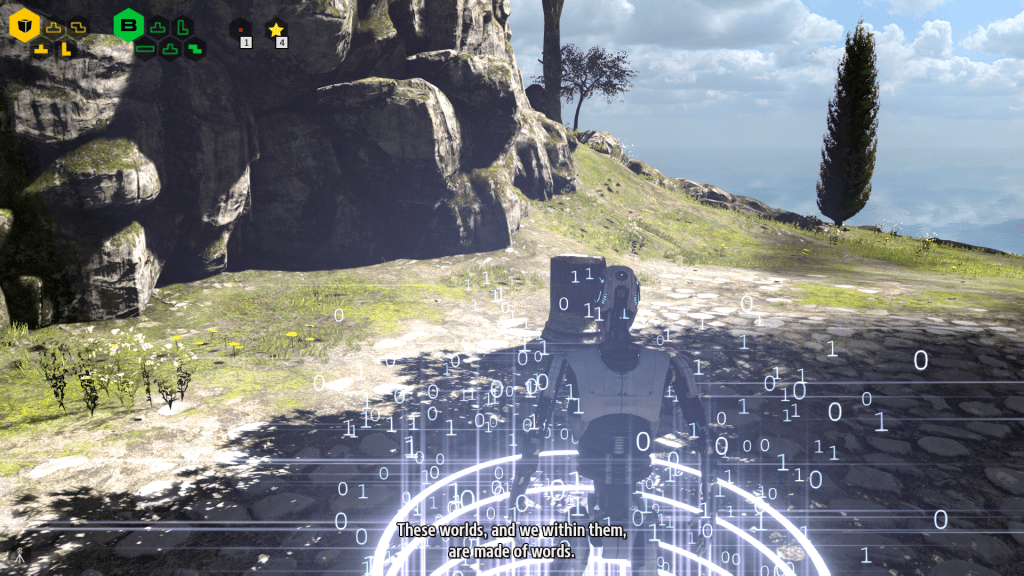Pick the green I-bar tetromino sigil
The height and width of the screenshot is (576, 1024).
[x=146, y=47]
